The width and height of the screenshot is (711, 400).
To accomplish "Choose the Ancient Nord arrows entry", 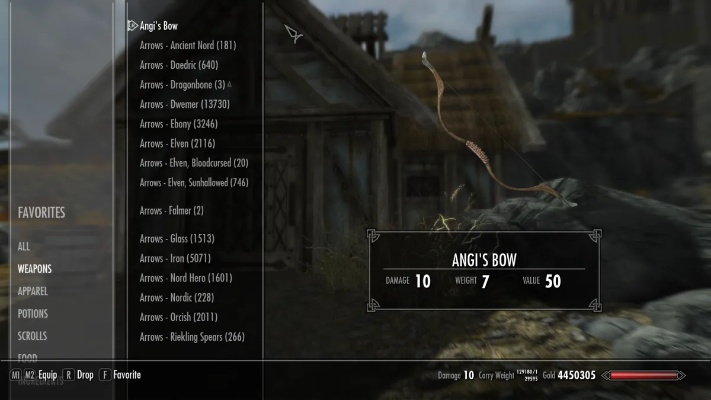I will [x=188, y=45].
